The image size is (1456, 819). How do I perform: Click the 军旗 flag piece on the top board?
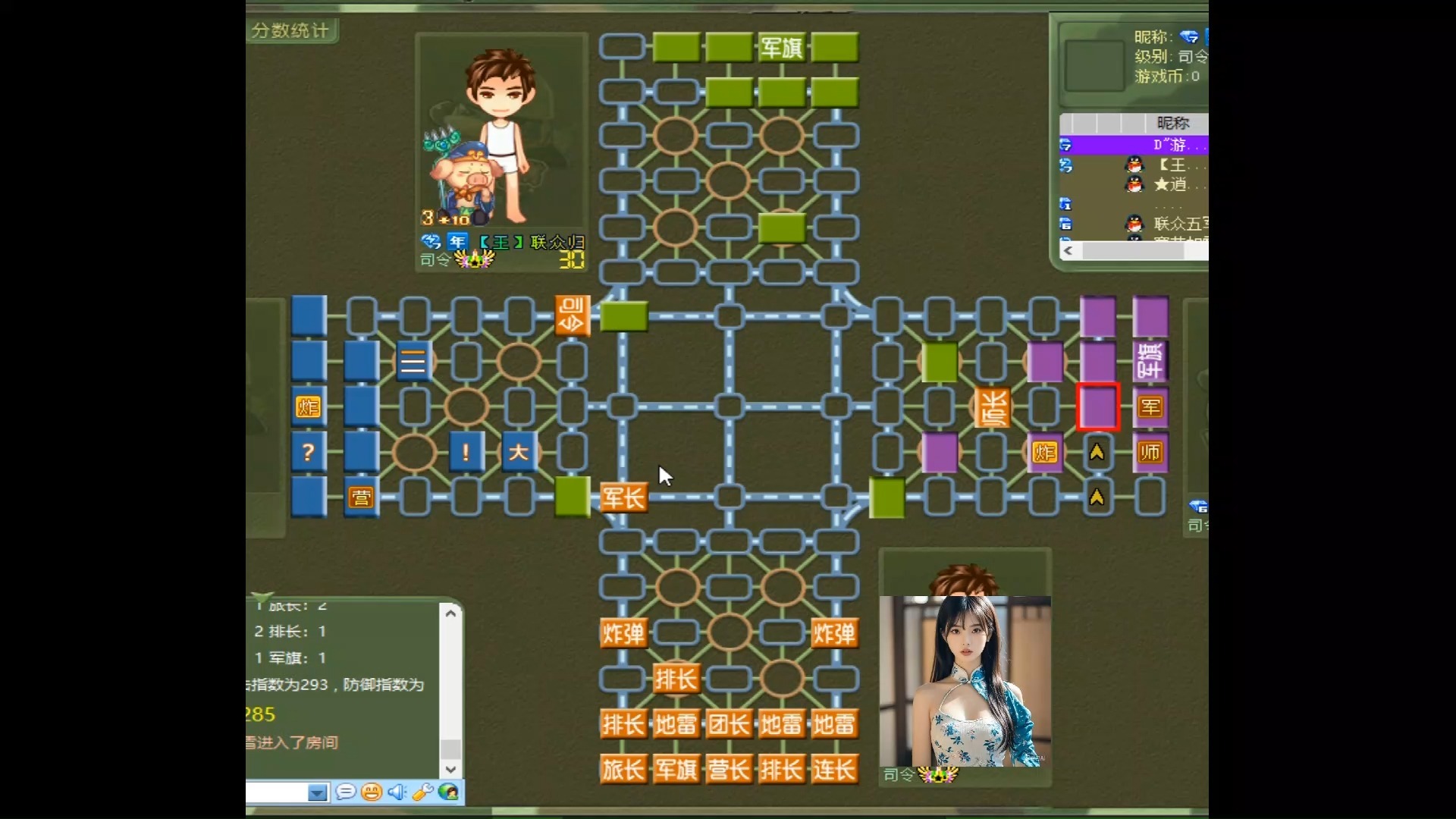(781, 46)
